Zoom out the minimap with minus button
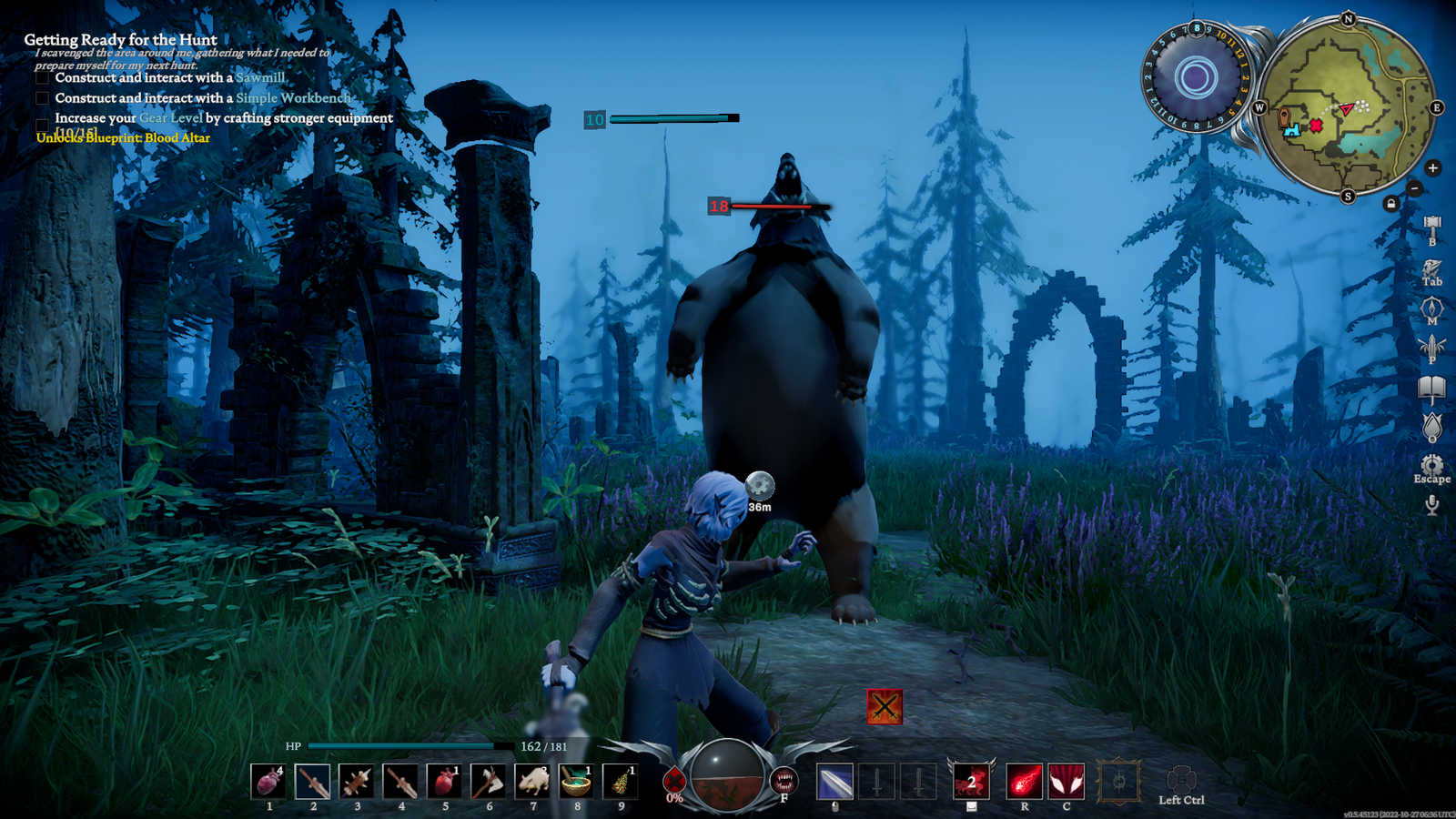Viewport: 1456px width, 819px height. tap(1414, 188)
